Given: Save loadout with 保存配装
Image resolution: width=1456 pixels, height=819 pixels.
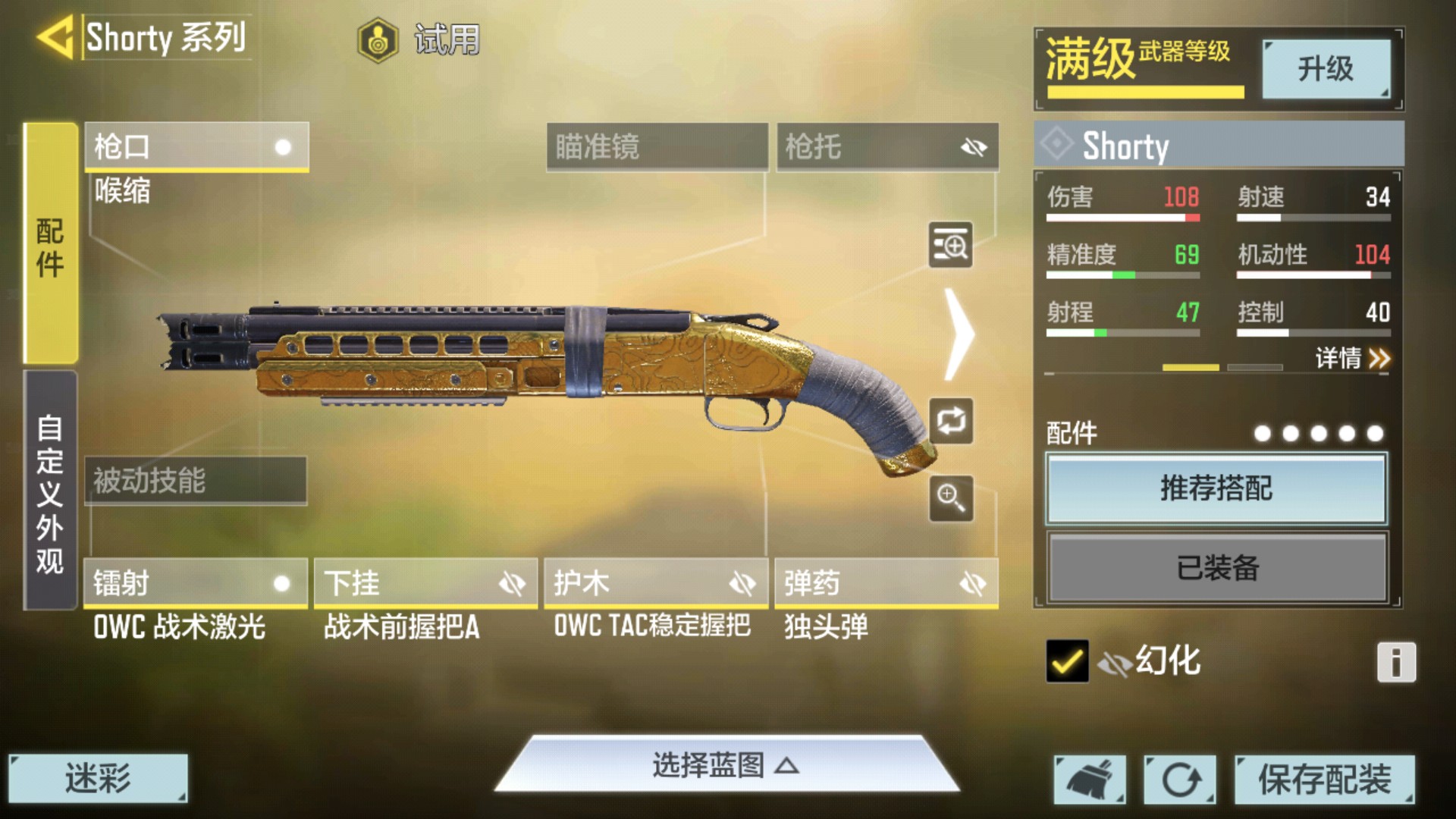Looking at the screenshot, I should coord(1324,779).
